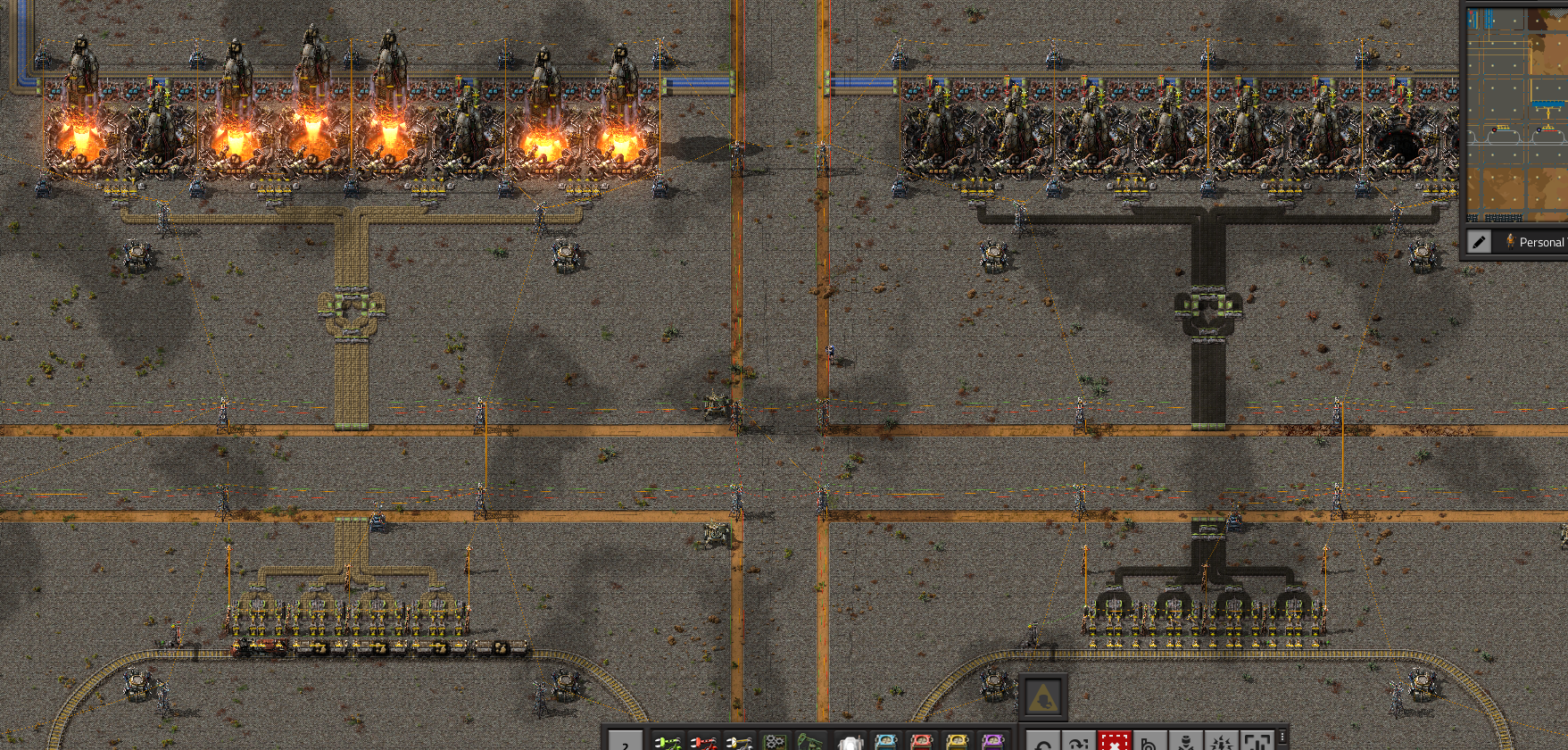Pick the purple logistic chest slot

[x=992, y=741]
